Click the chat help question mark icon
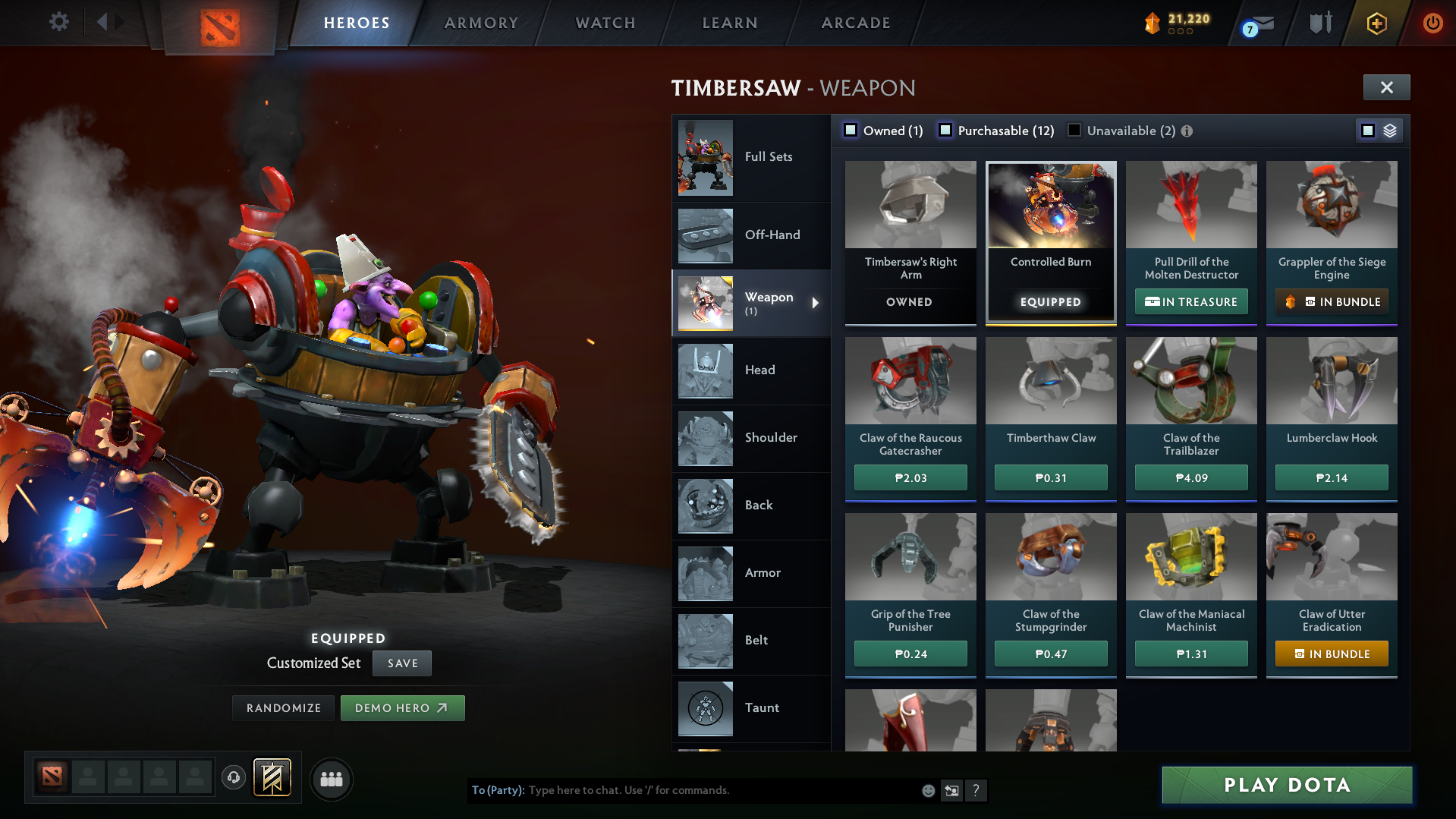The height and width of the screenshot is (819, 1456). tap(976, 790)
